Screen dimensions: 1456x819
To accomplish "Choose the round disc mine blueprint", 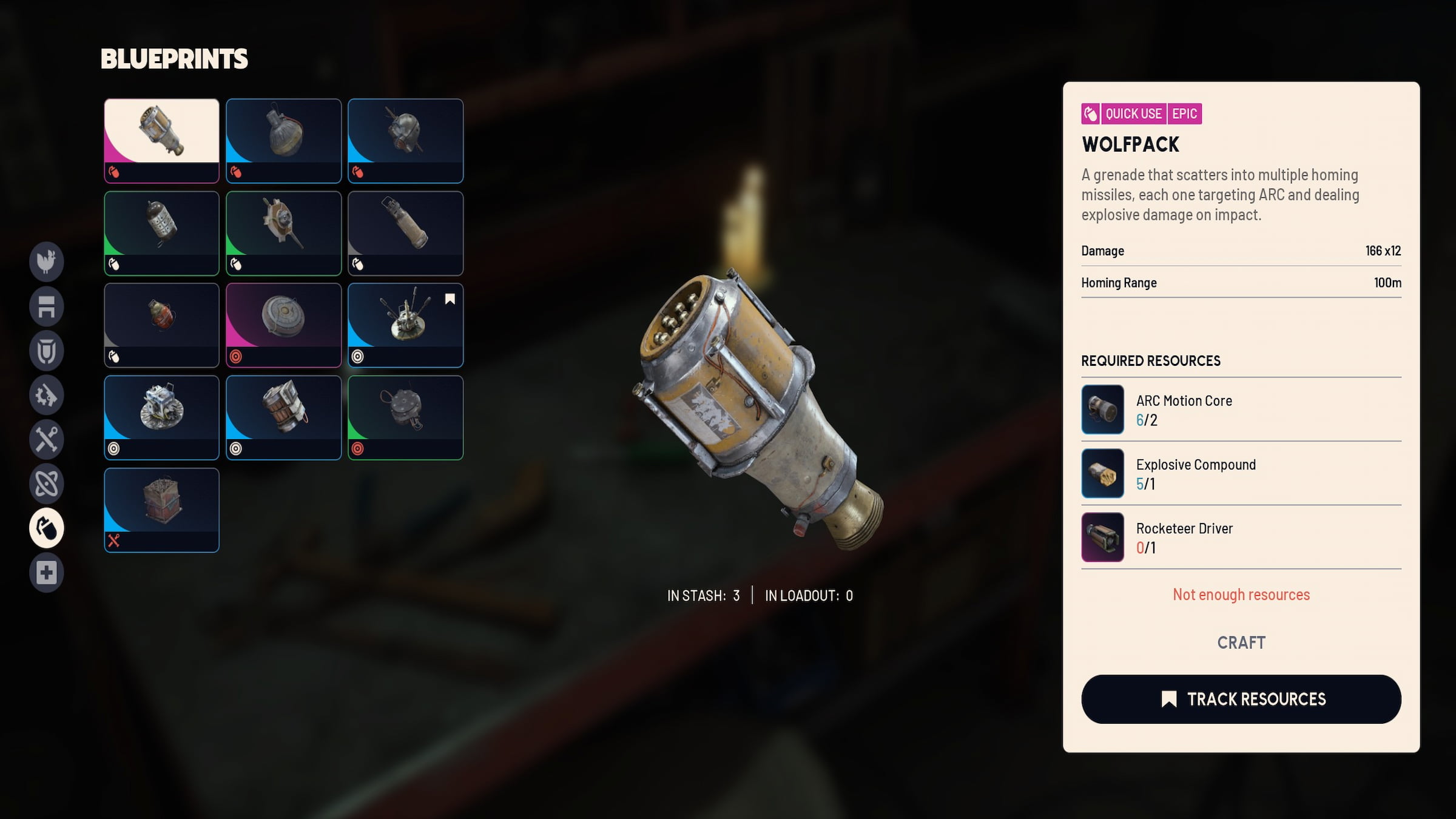I will click(283, 325).
